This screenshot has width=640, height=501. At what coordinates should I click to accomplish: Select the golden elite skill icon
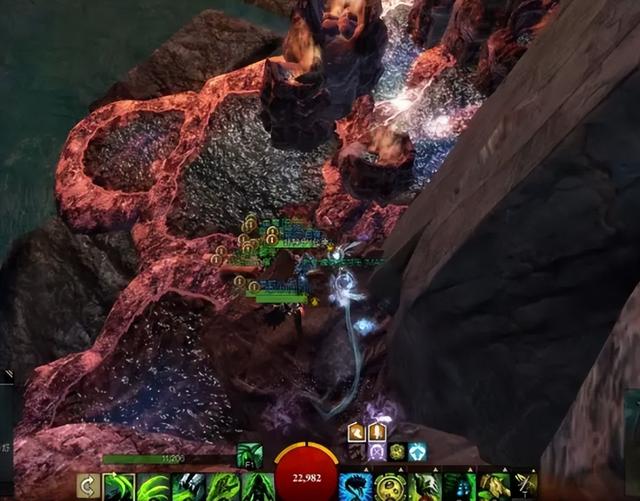tap(493, 487)
